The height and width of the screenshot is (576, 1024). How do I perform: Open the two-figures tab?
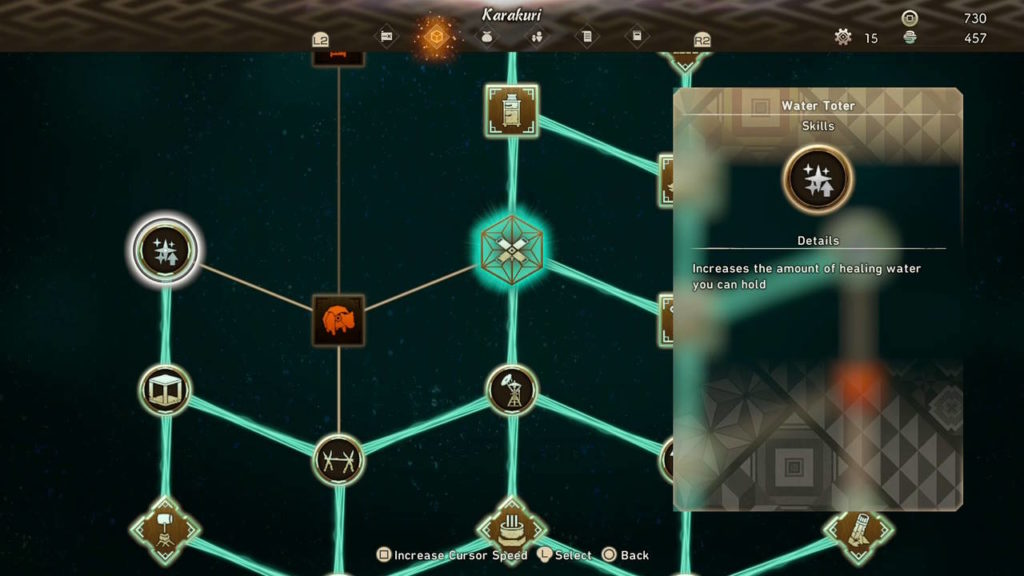click(x=537, y=38)
